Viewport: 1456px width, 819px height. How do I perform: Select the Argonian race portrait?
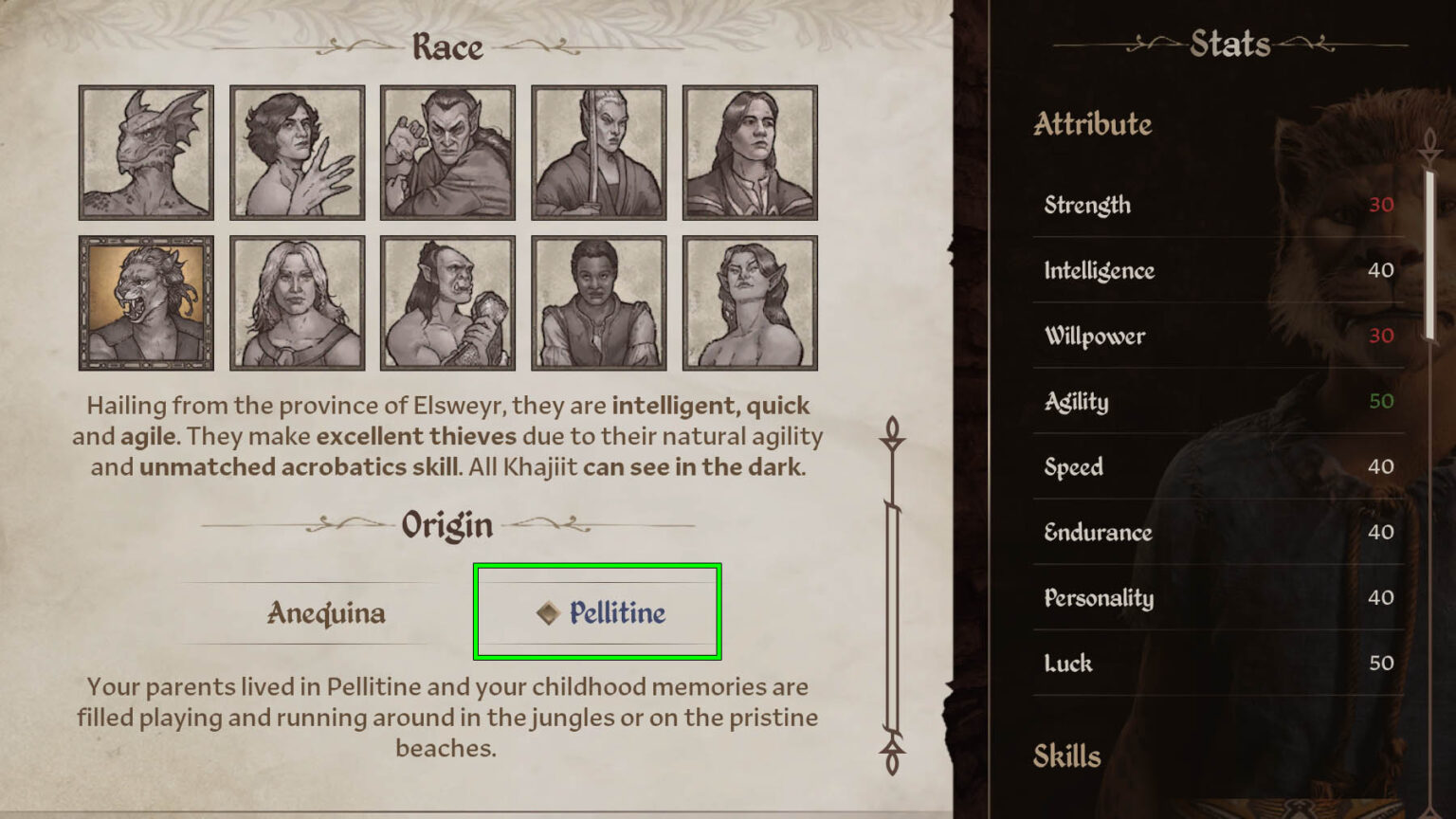145,152
